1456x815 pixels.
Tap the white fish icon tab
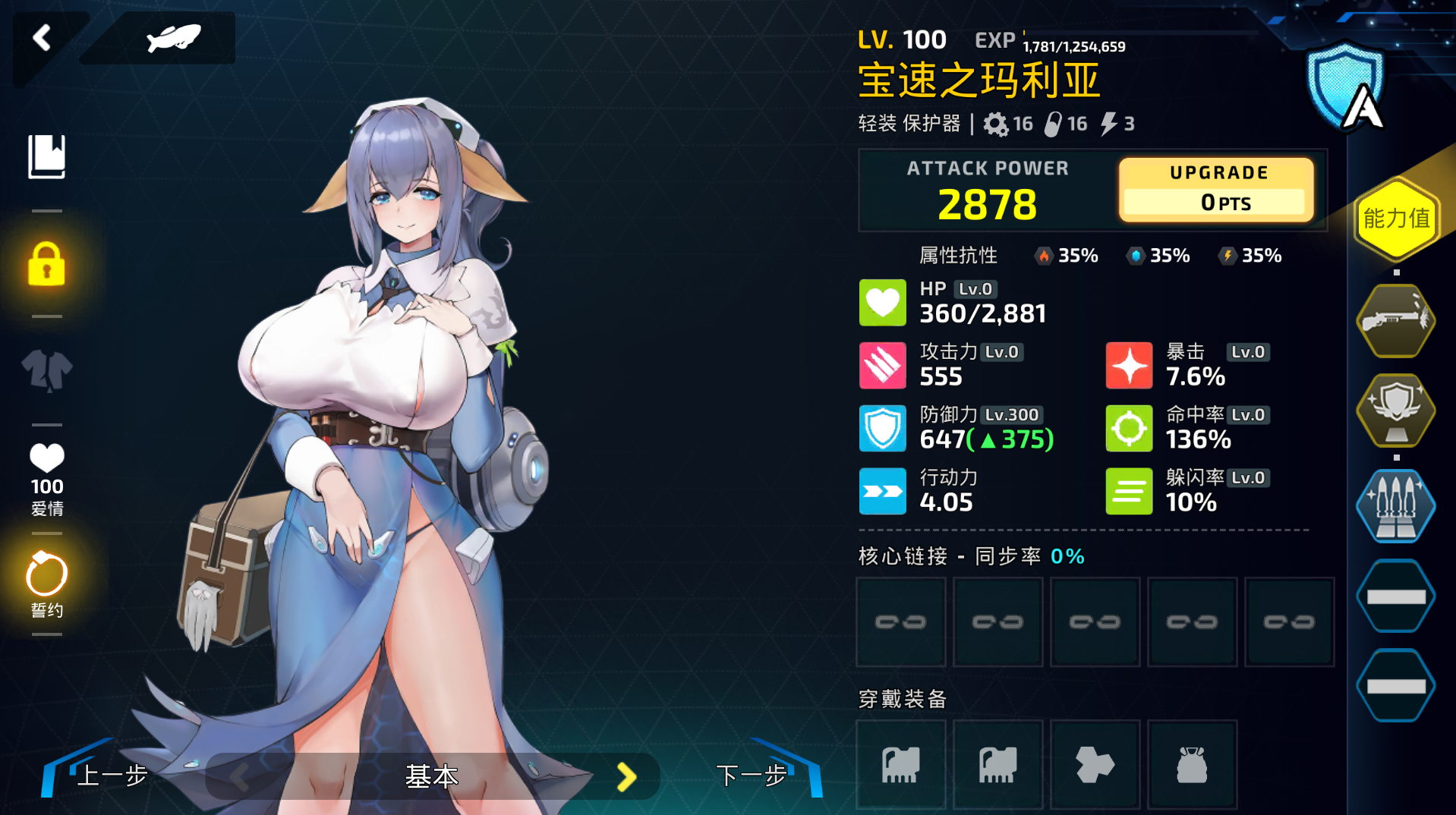pyautogui.click(x=172, y=38)
